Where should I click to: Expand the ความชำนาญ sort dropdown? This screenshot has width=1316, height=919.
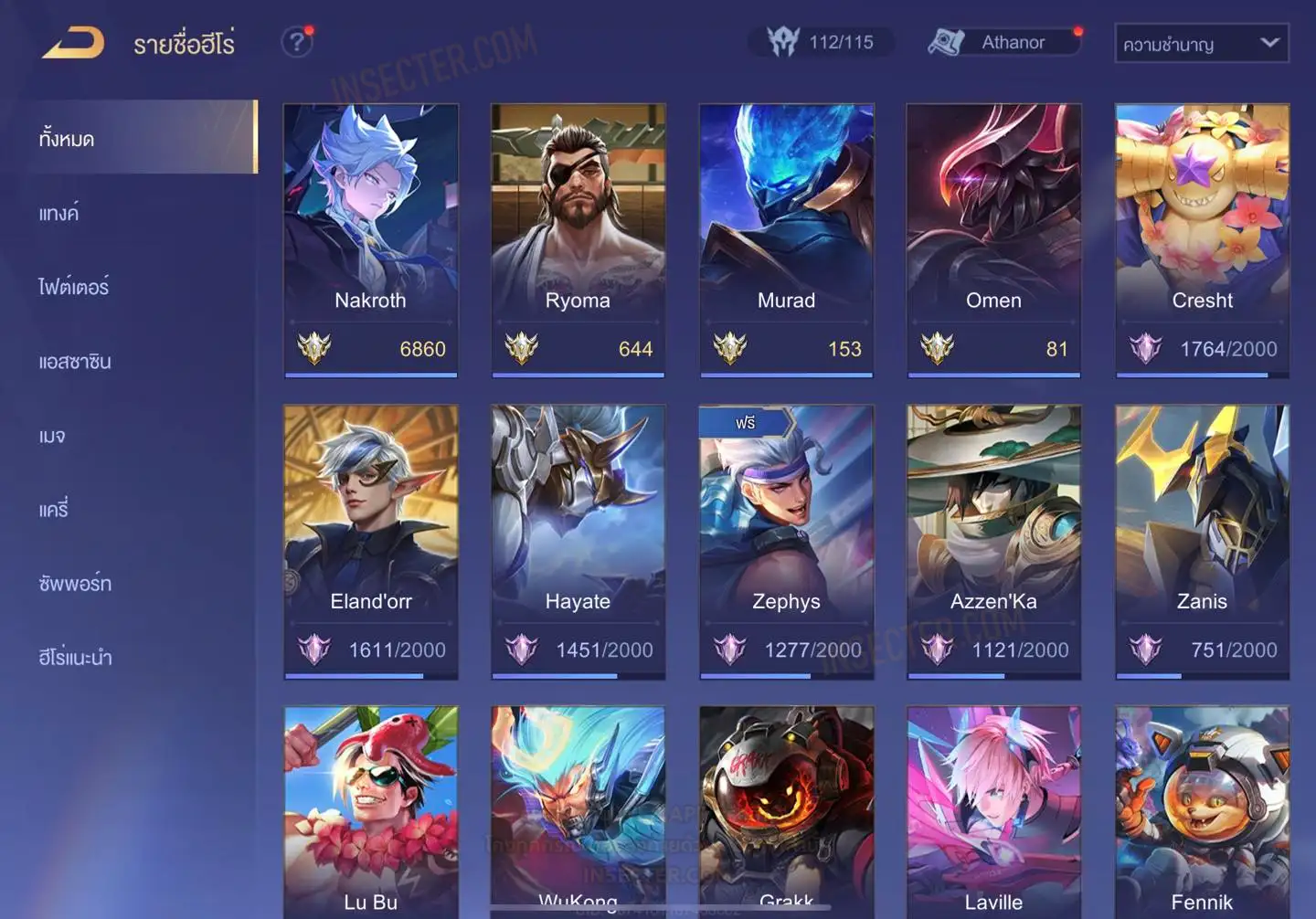pos(1201,44)
